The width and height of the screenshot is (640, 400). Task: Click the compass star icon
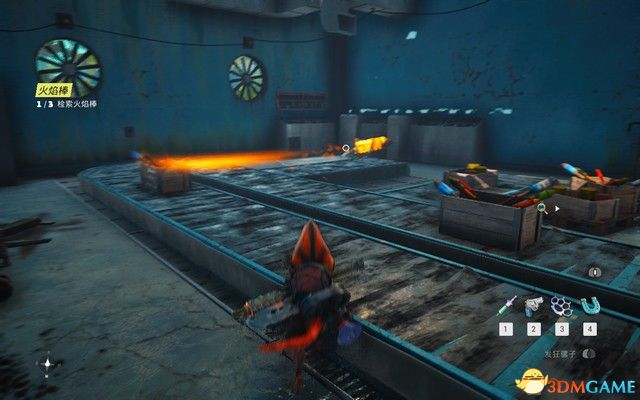click(48, 366)
